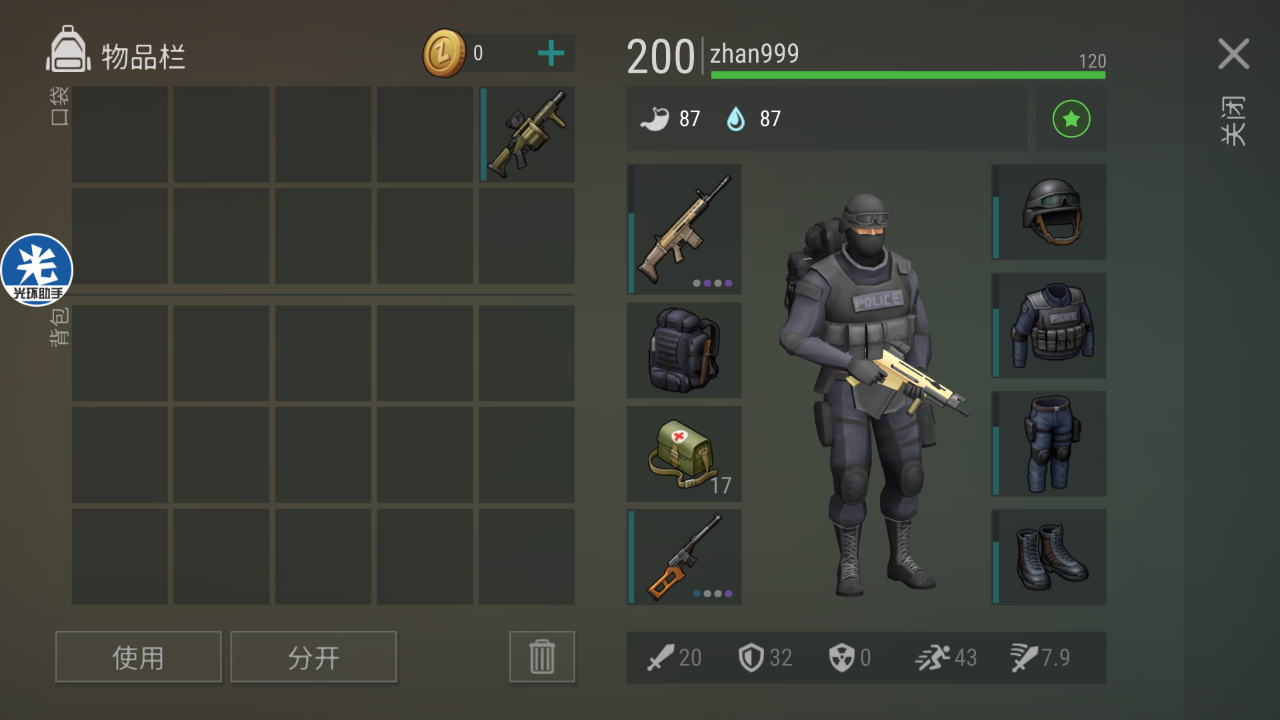Open the green star badge button
This screenshot has height=720, width=1280.
1071,119
